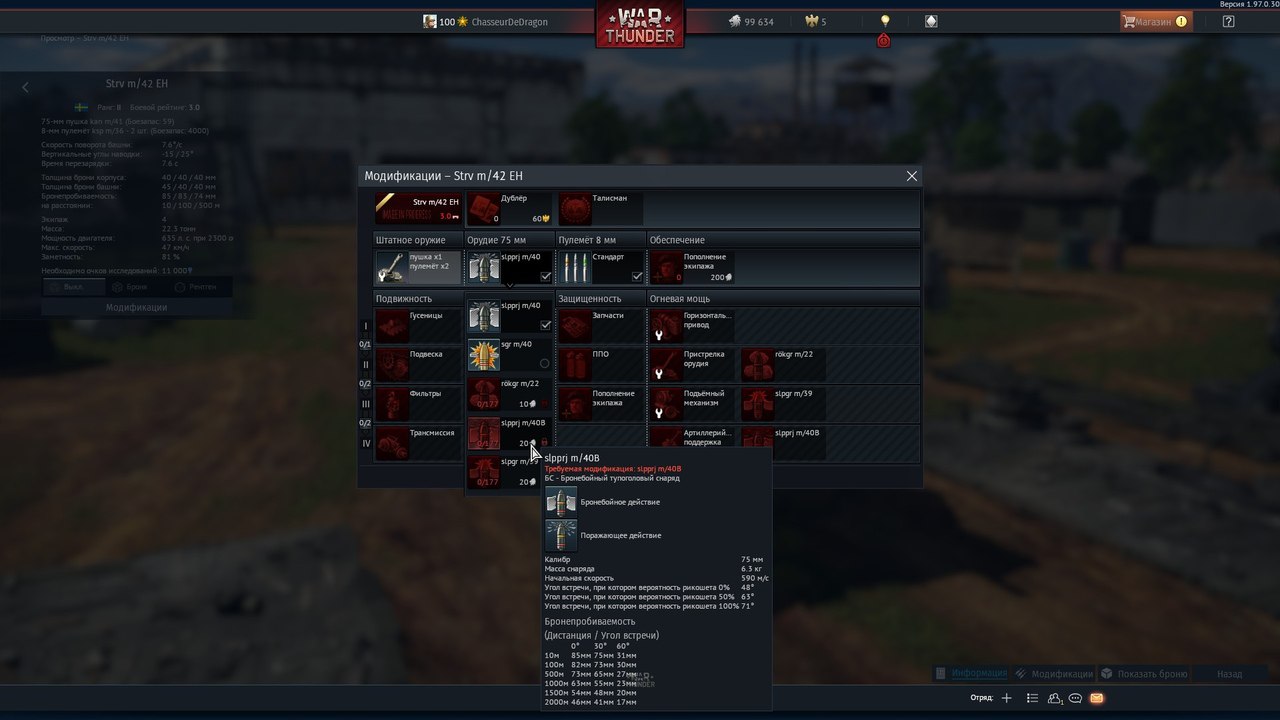
Task: Toggle the Показать броню armor view
Action: click(x=1144, y=674)
